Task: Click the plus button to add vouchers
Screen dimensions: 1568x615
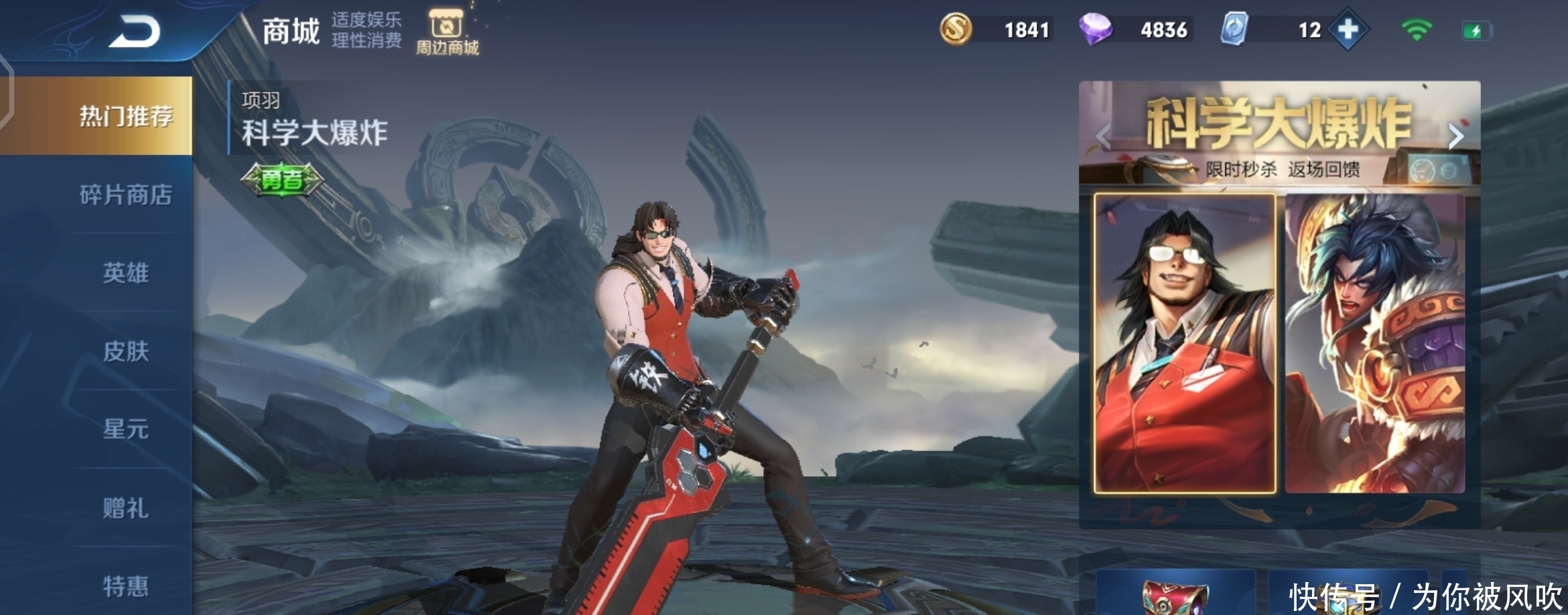Action: [x=1348, y=30]
